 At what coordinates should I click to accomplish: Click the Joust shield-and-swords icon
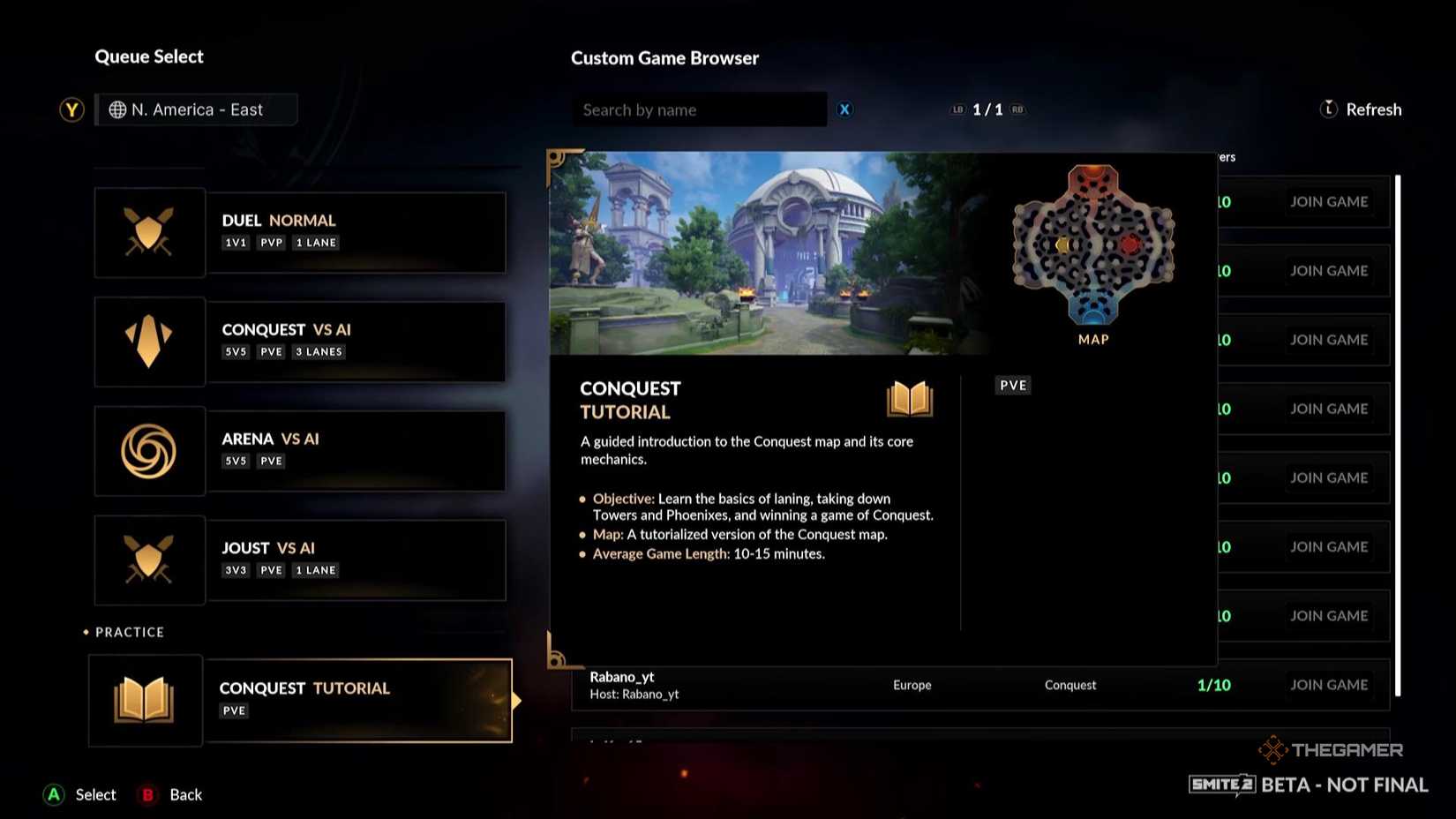click(x=148, y=560)
